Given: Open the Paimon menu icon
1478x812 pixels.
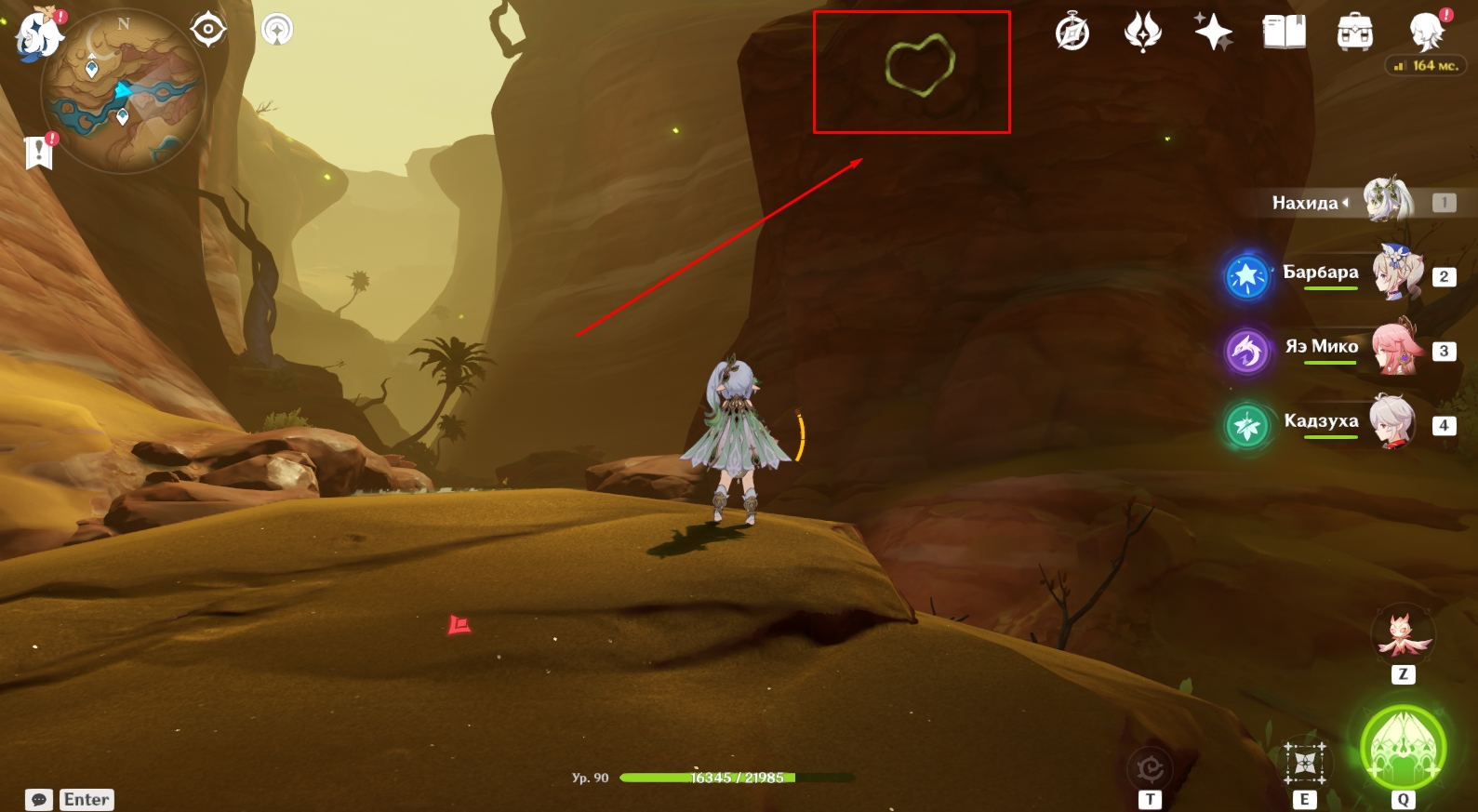Looking at the screenshot, I should click(39, 33).
